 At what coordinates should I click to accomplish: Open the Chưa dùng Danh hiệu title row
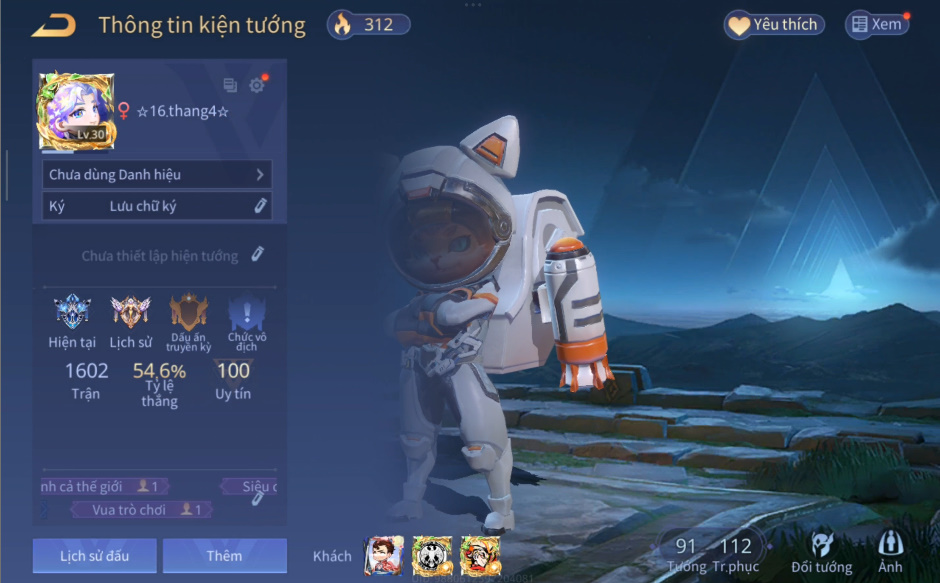(x=158, y=175)
